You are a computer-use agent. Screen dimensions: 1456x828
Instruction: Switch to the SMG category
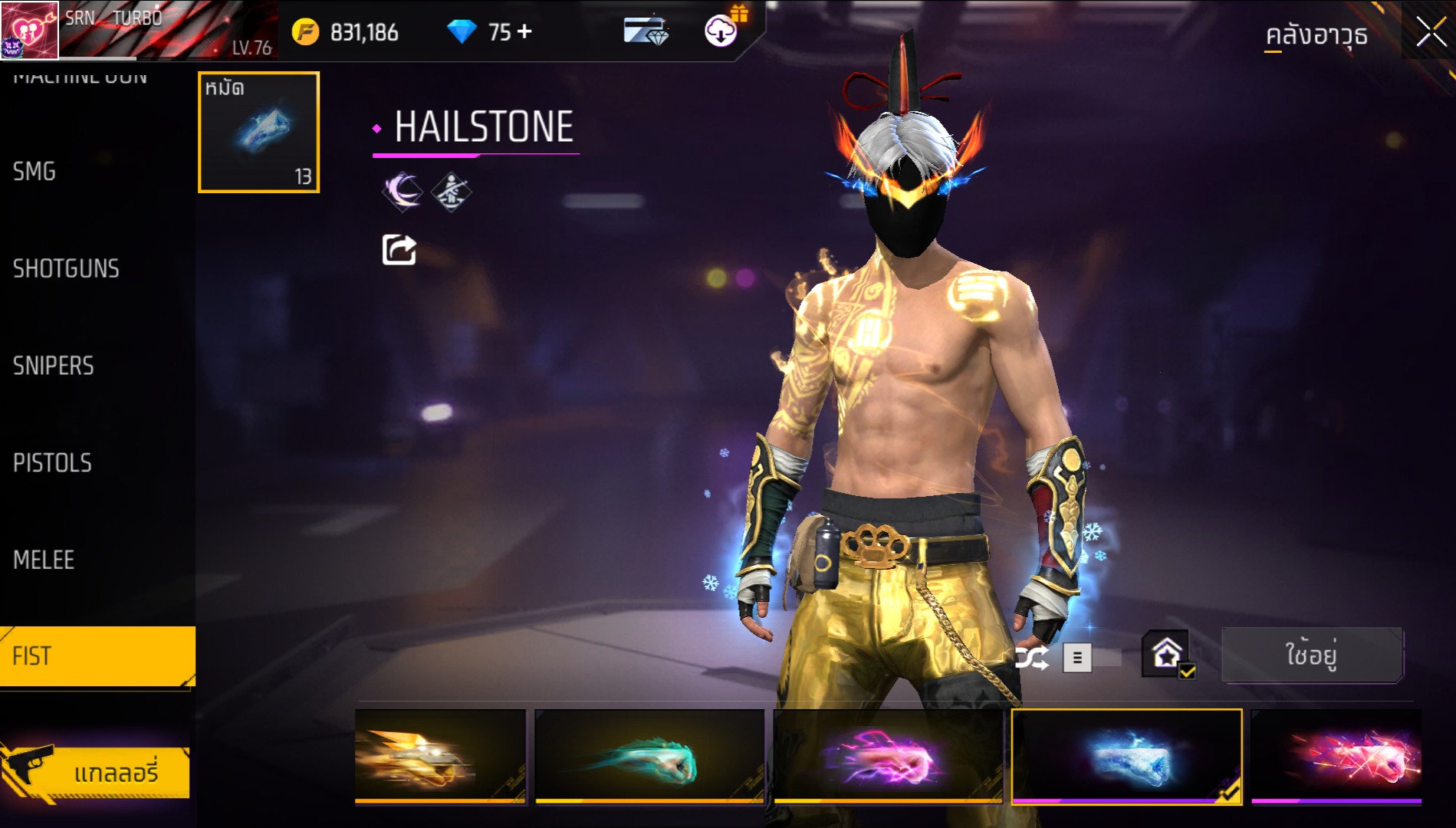(35, 171)
